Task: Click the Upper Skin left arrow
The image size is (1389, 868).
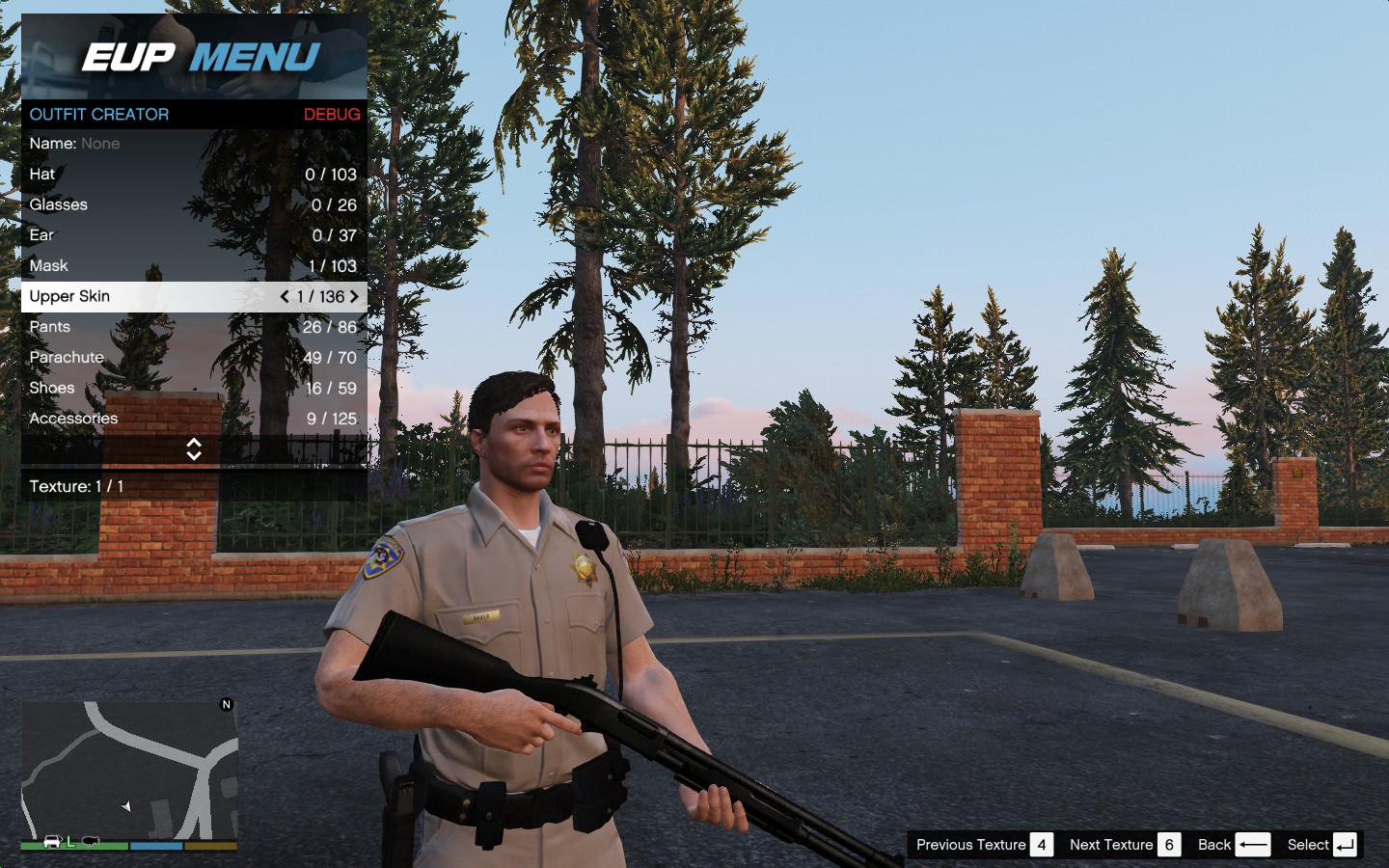Action: pos(285,297)
